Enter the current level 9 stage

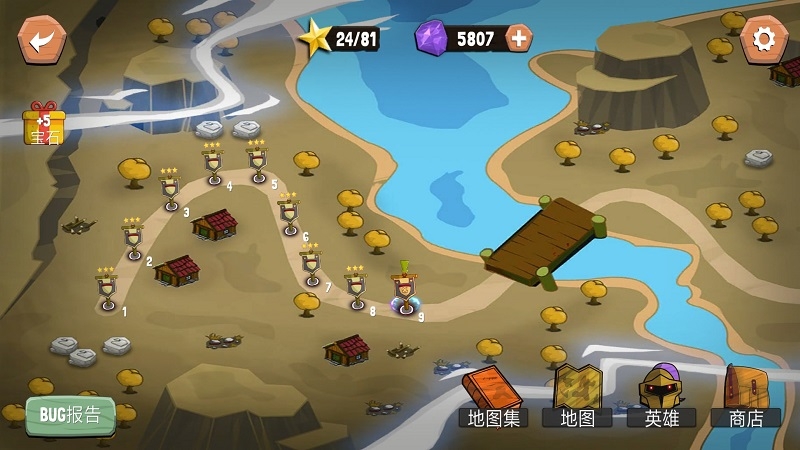tap(405, 292)
